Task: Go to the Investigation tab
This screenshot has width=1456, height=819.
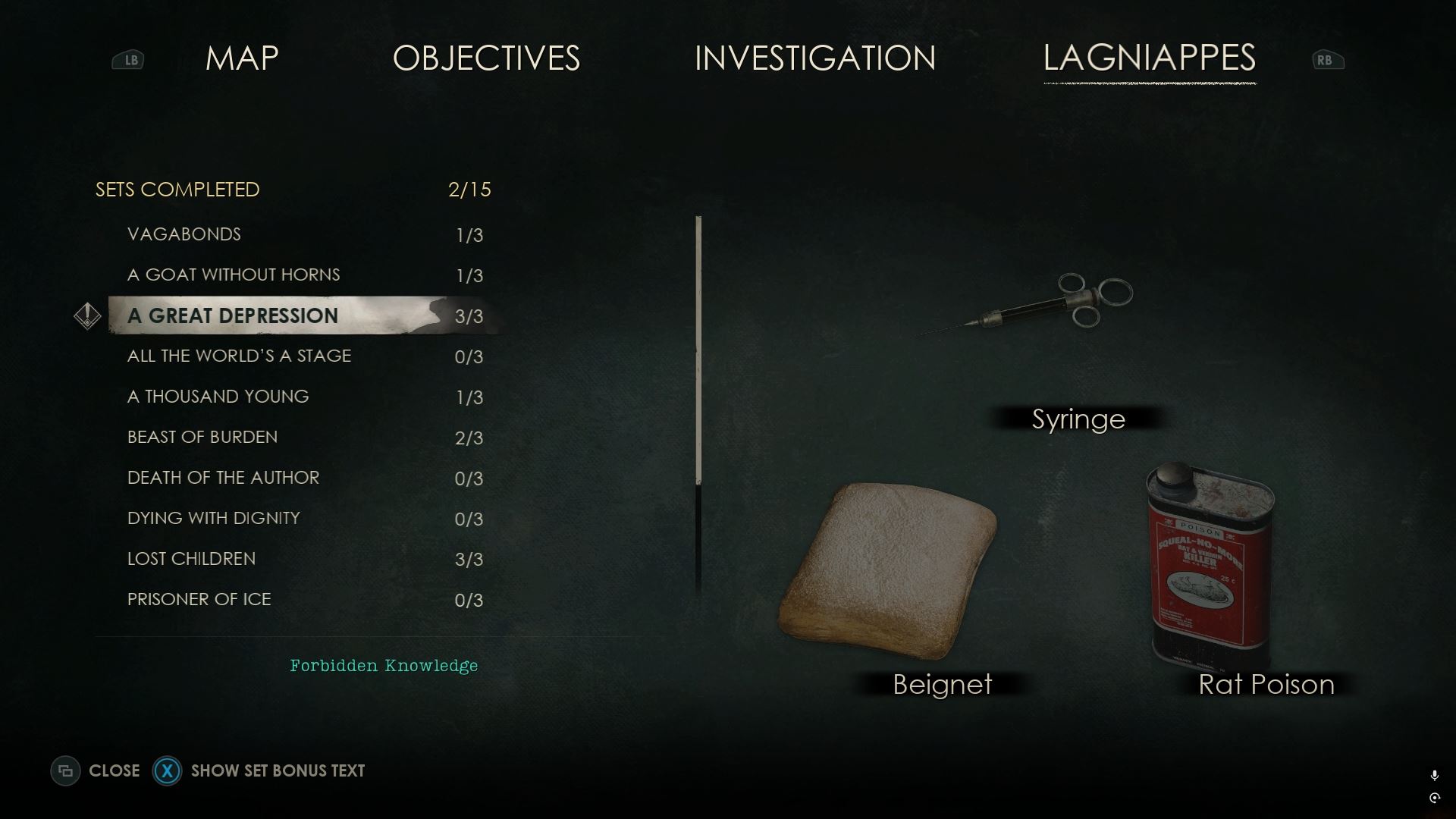Action: [x=815, y=58]
